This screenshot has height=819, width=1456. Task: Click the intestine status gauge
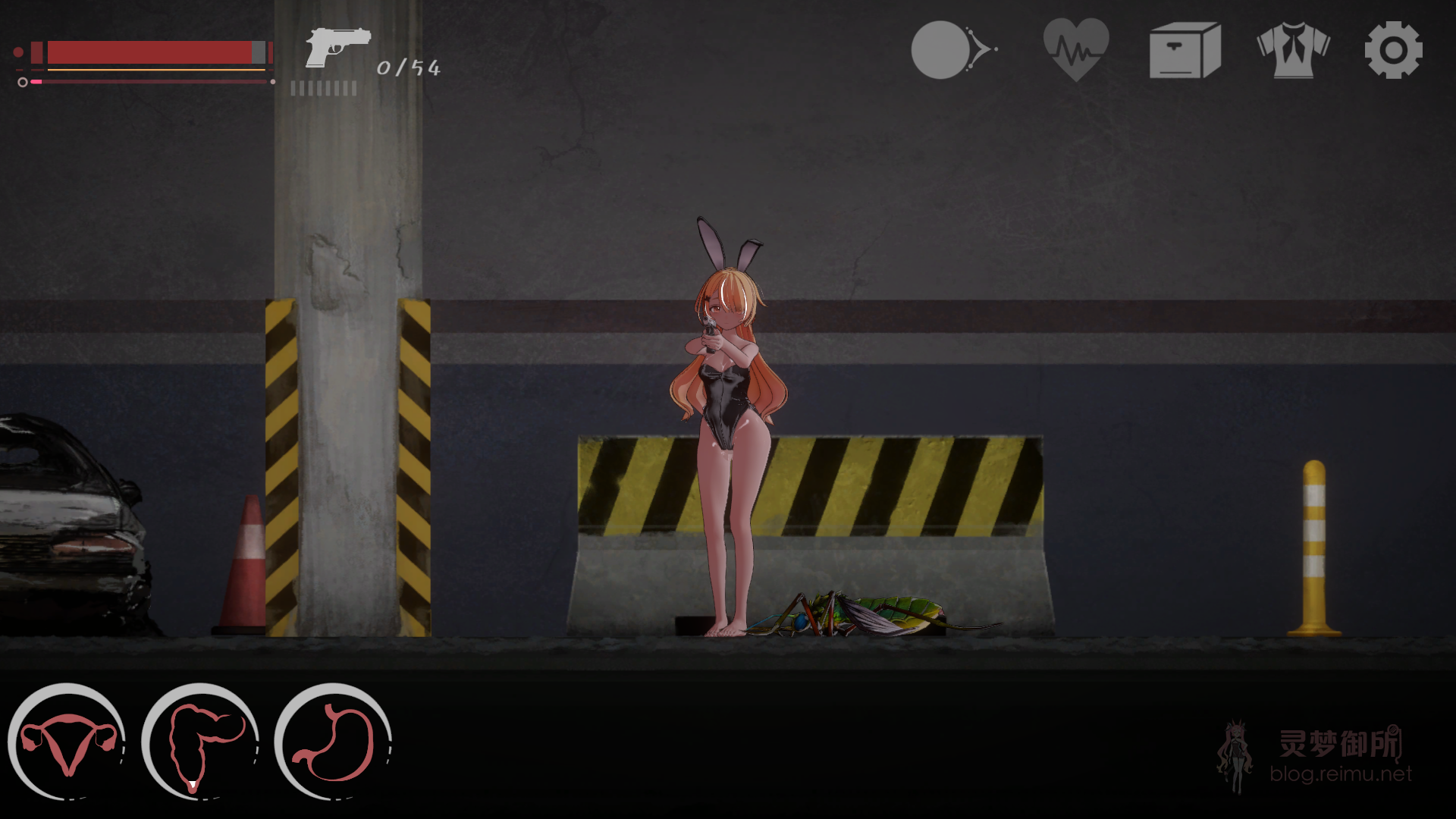point(200,742)
